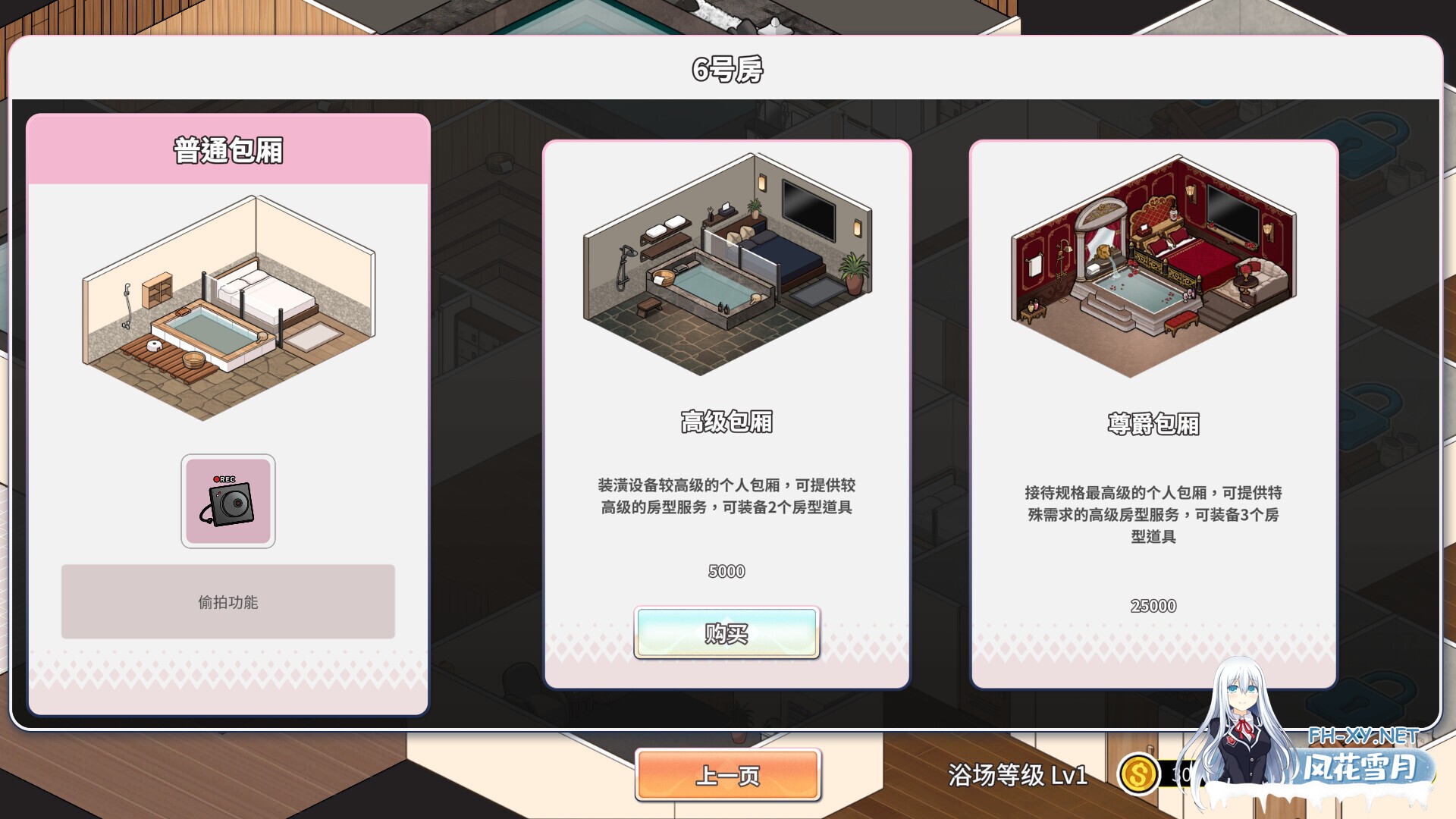Switch to the 普通包厢 tab
The width and height of the screenshot is (1456, 819).
coord(227,149)
